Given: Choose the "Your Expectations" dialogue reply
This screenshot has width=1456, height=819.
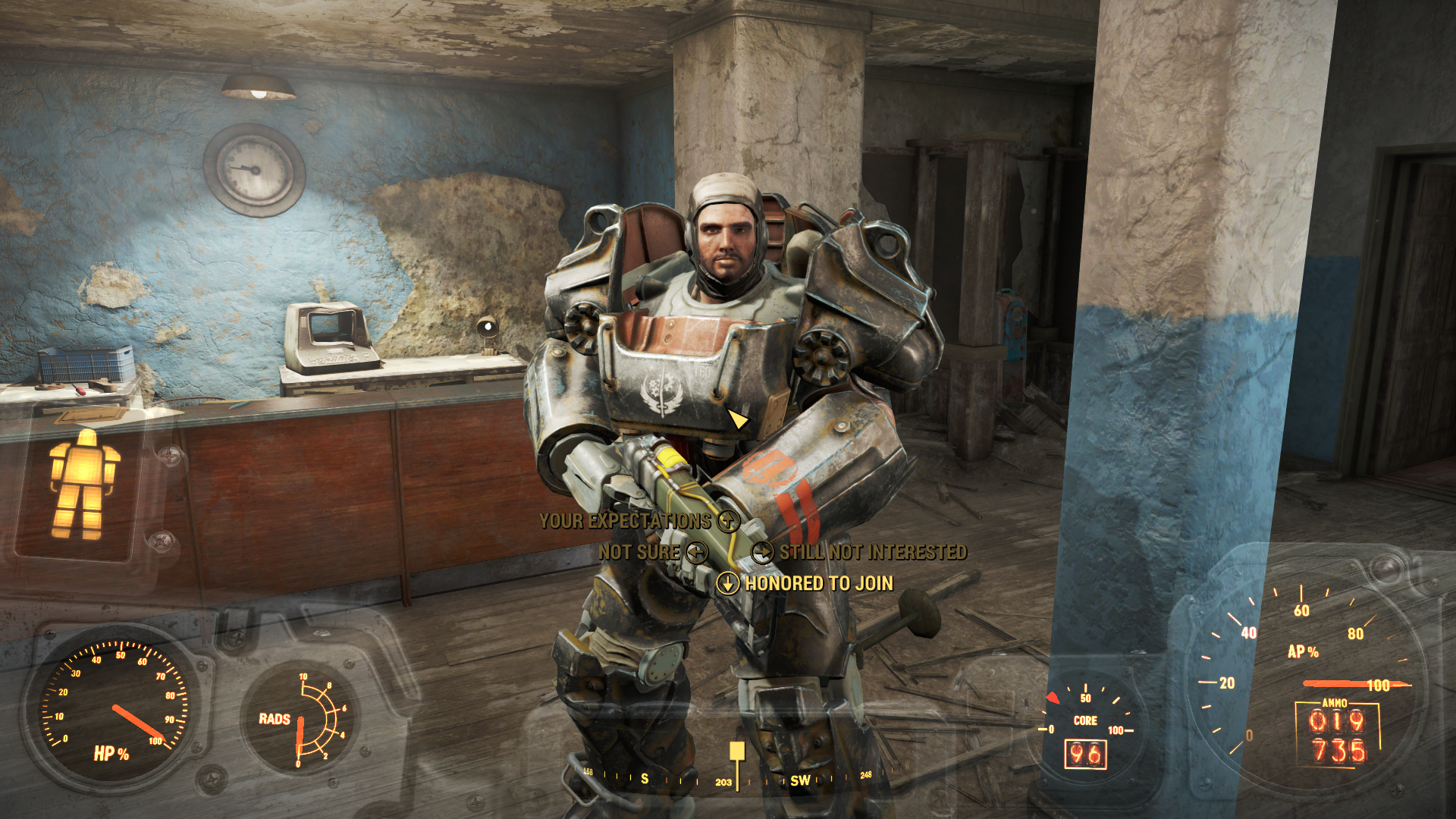Looking at the screenshot, I should point(626,521).
